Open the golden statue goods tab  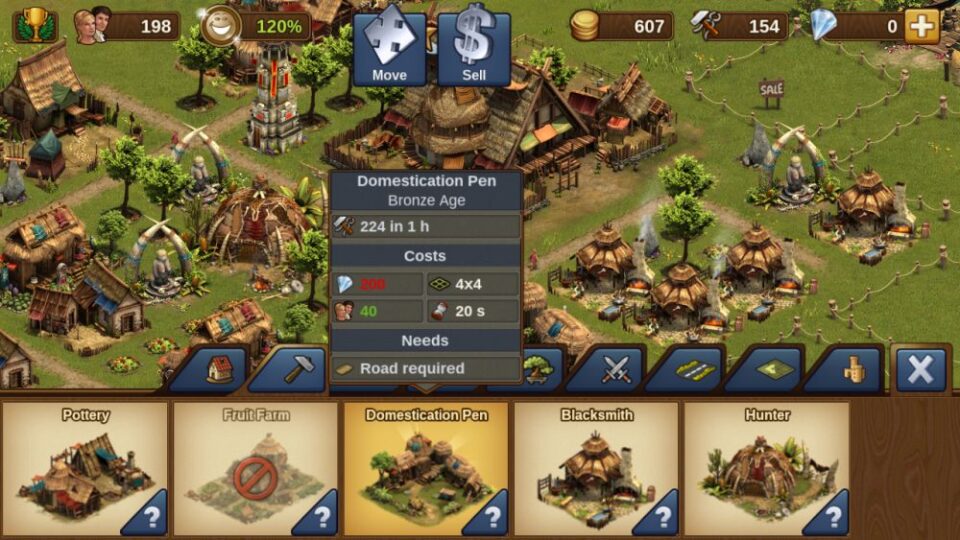852,370
